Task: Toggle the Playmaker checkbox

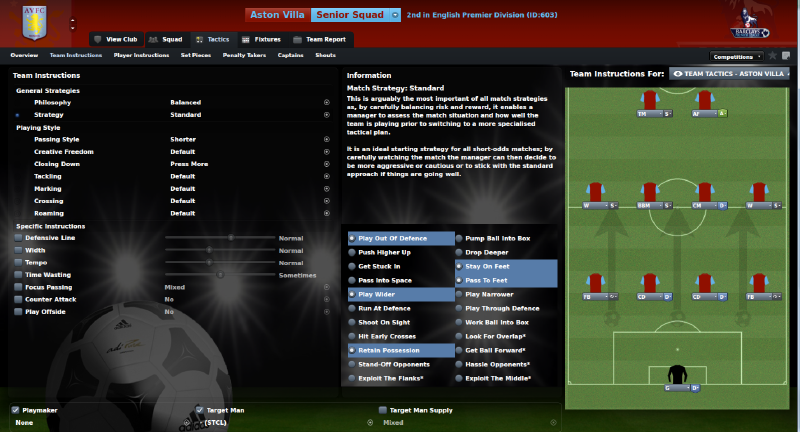Action: click(15, 410)
